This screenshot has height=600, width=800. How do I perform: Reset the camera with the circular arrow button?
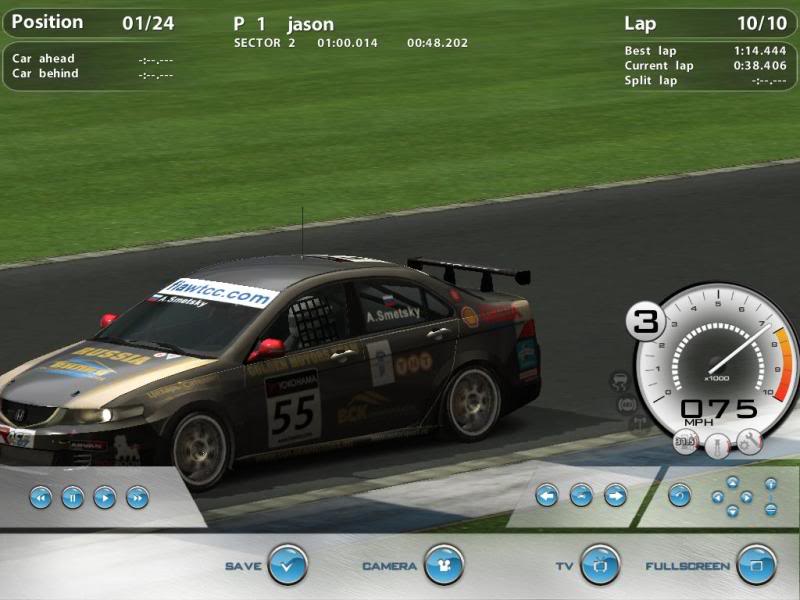coord(680,494)
